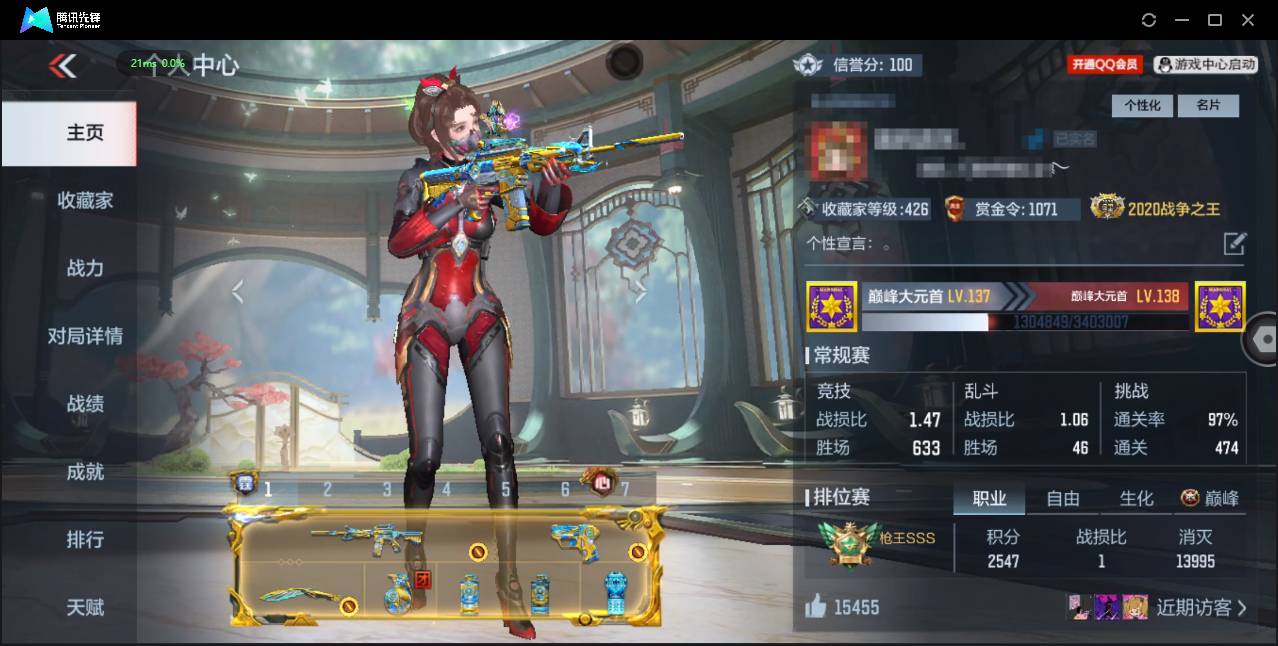Image resolution: width=1278 pixels, height=646 pixels.
Task: Edit the personal declaration with pencil icon
Action: (1235, 243)
